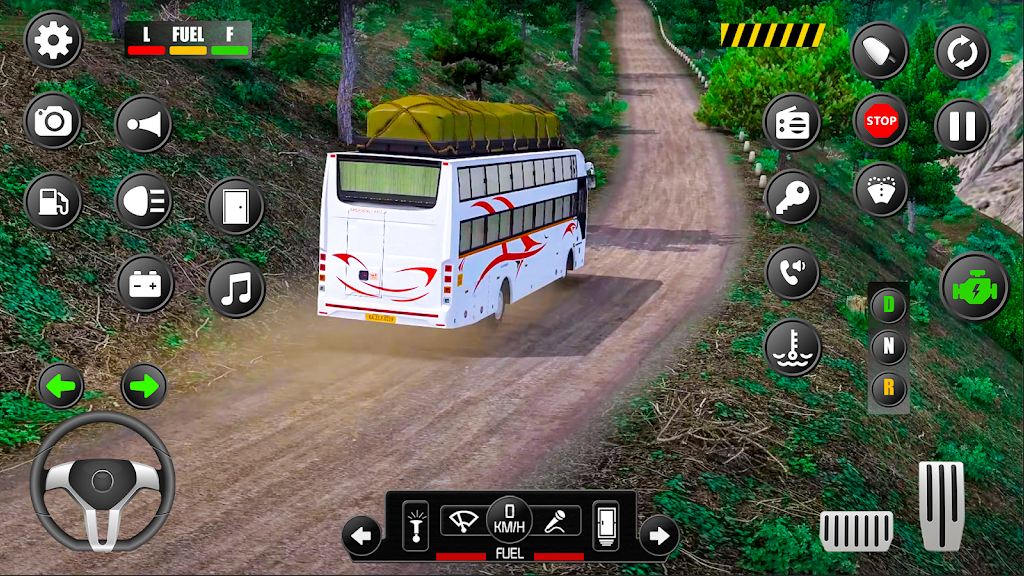
Task: Sound the bus horn
Action: [144, 124]
